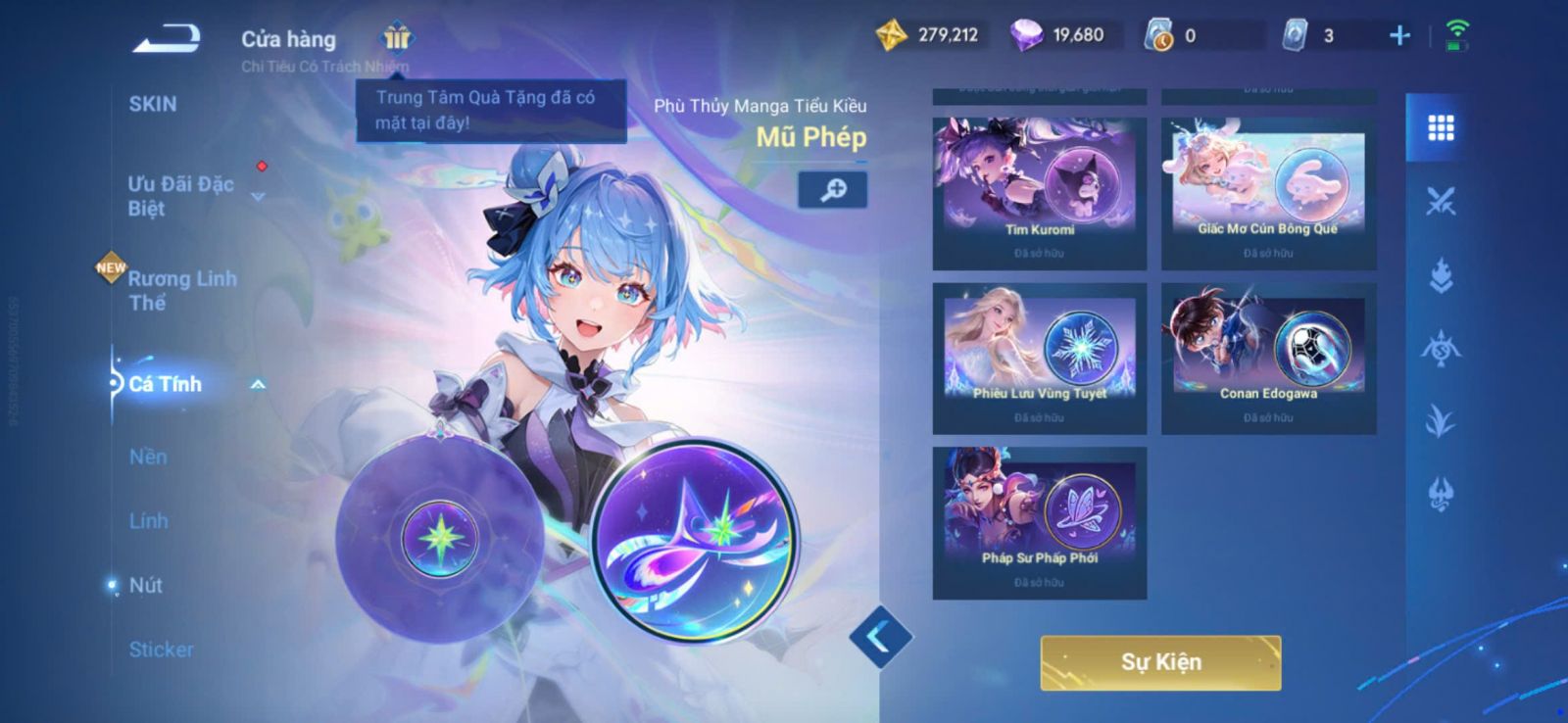Viewport: 1568px width, 723px height.
Task: Select the Giấc Mơ Cún Bông Quế item
Action: coord(1268,193)
